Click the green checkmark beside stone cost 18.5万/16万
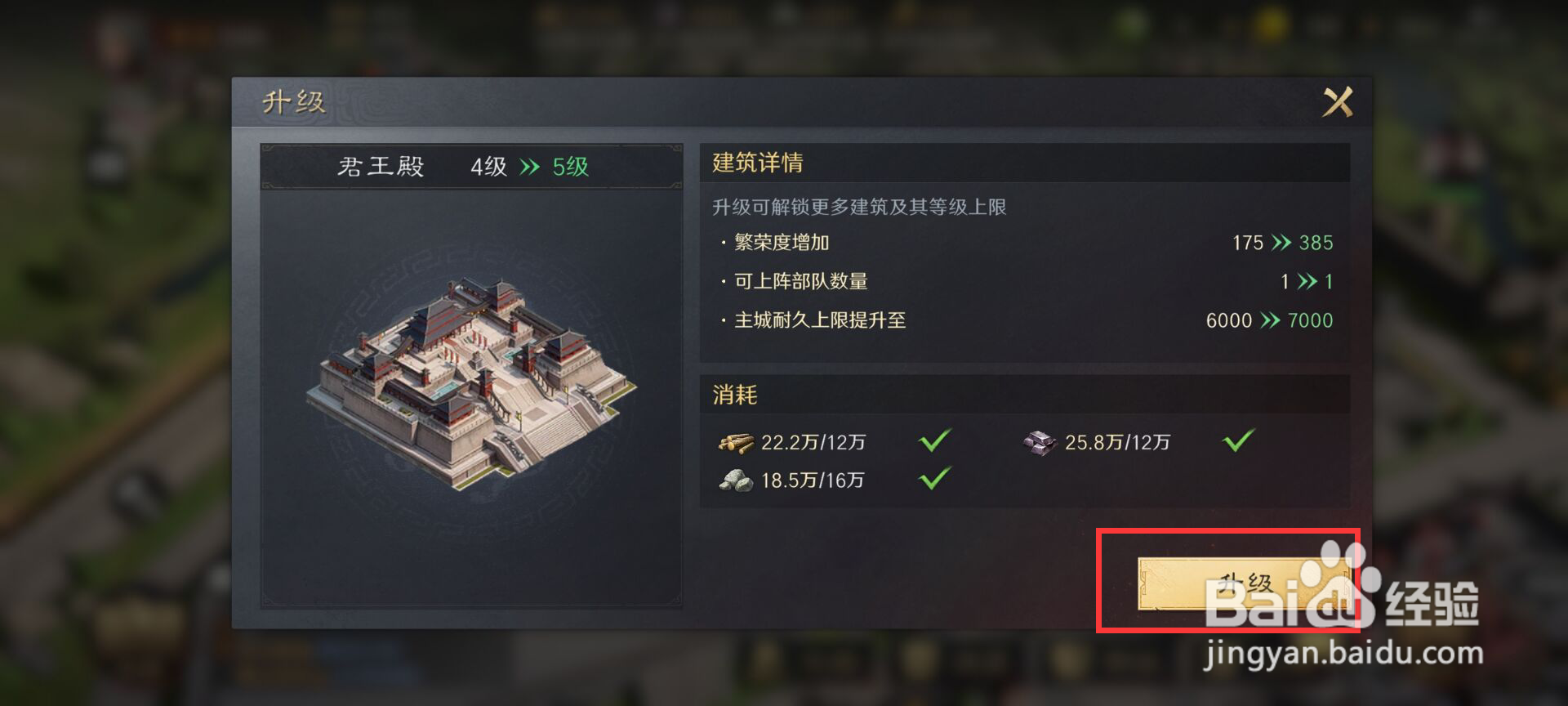This screenshot has width=1568, height=706. [x=933, y=480]
